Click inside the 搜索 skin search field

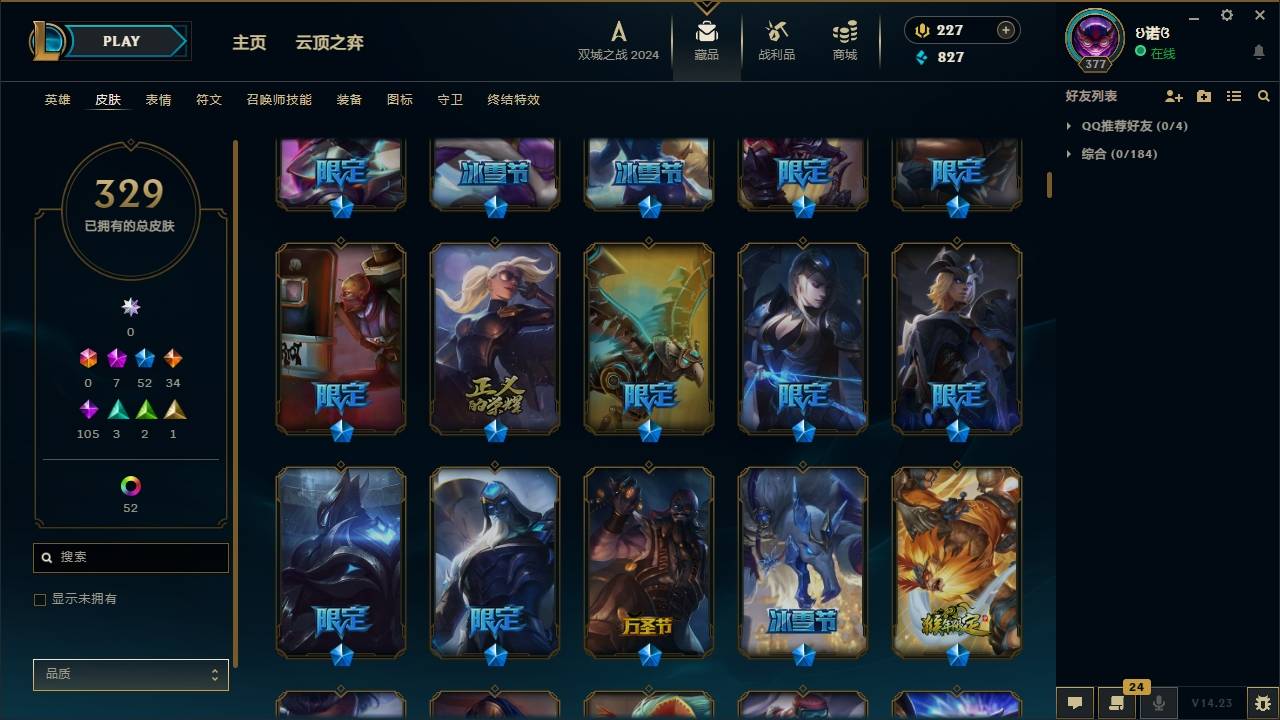click(130, 557)
